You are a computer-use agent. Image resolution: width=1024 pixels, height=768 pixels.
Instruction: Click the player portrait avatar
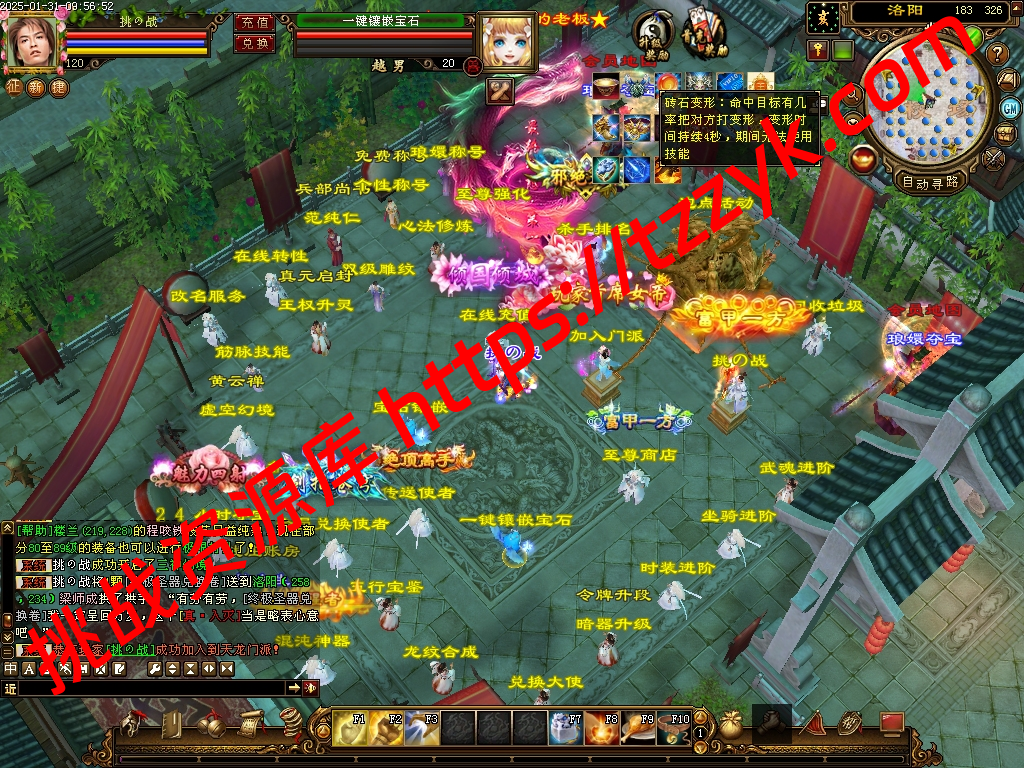pos(31,41)
